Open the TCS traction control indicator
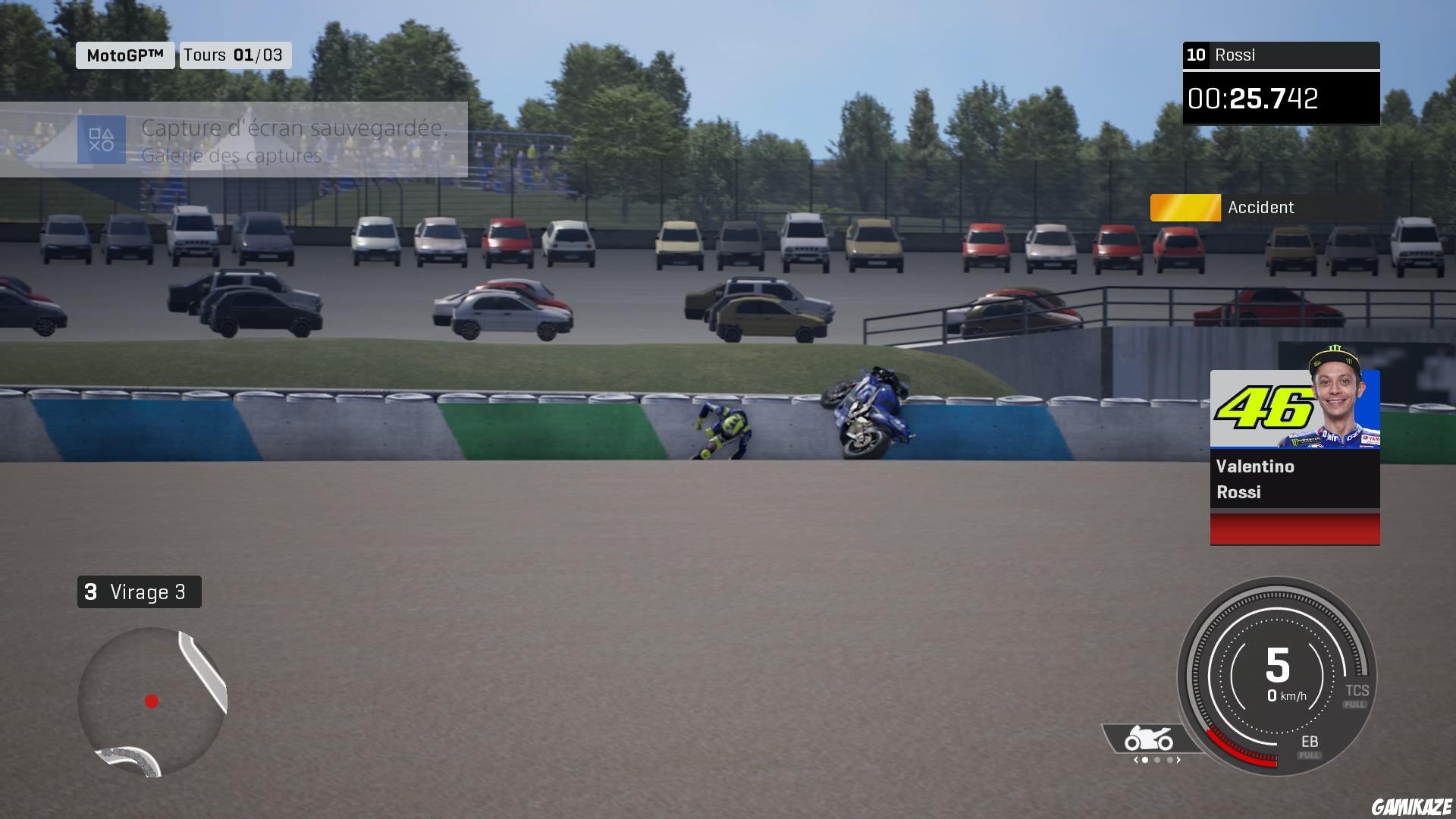The height and width of the screenshot is (819, 1456). point(1357,692)
